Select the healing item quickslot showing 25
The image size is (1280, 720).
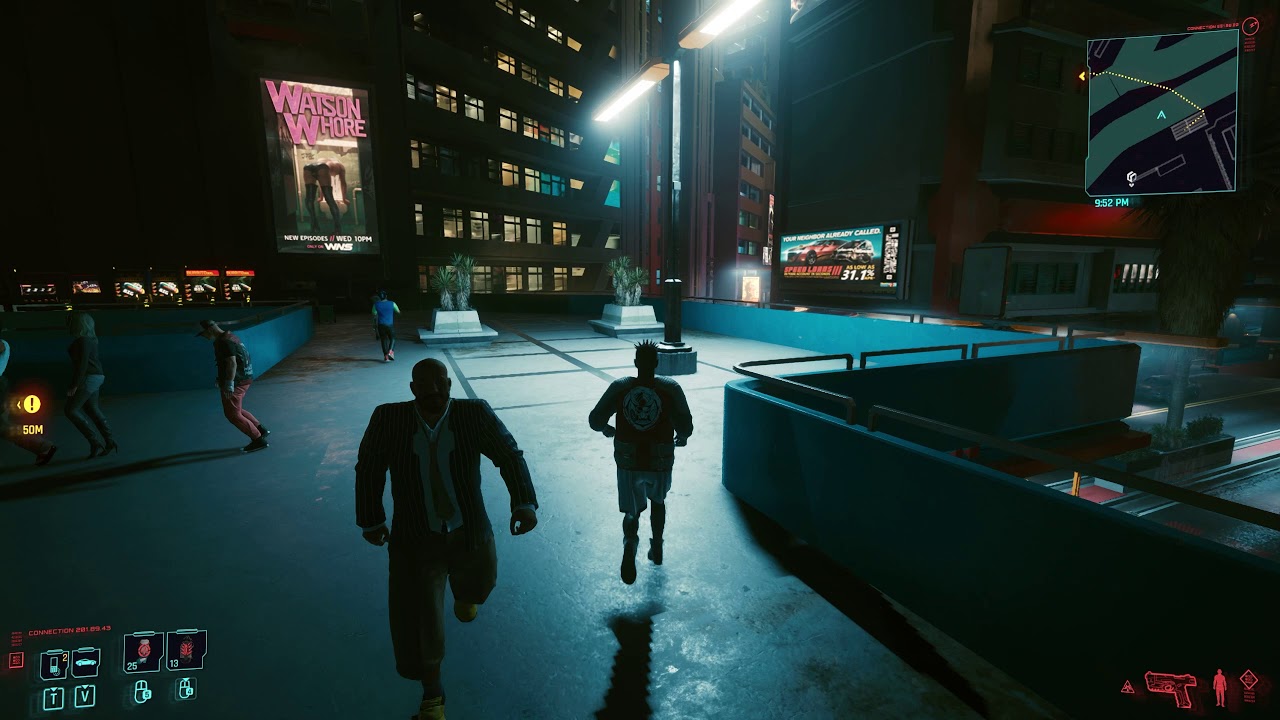tap(142, 653)
